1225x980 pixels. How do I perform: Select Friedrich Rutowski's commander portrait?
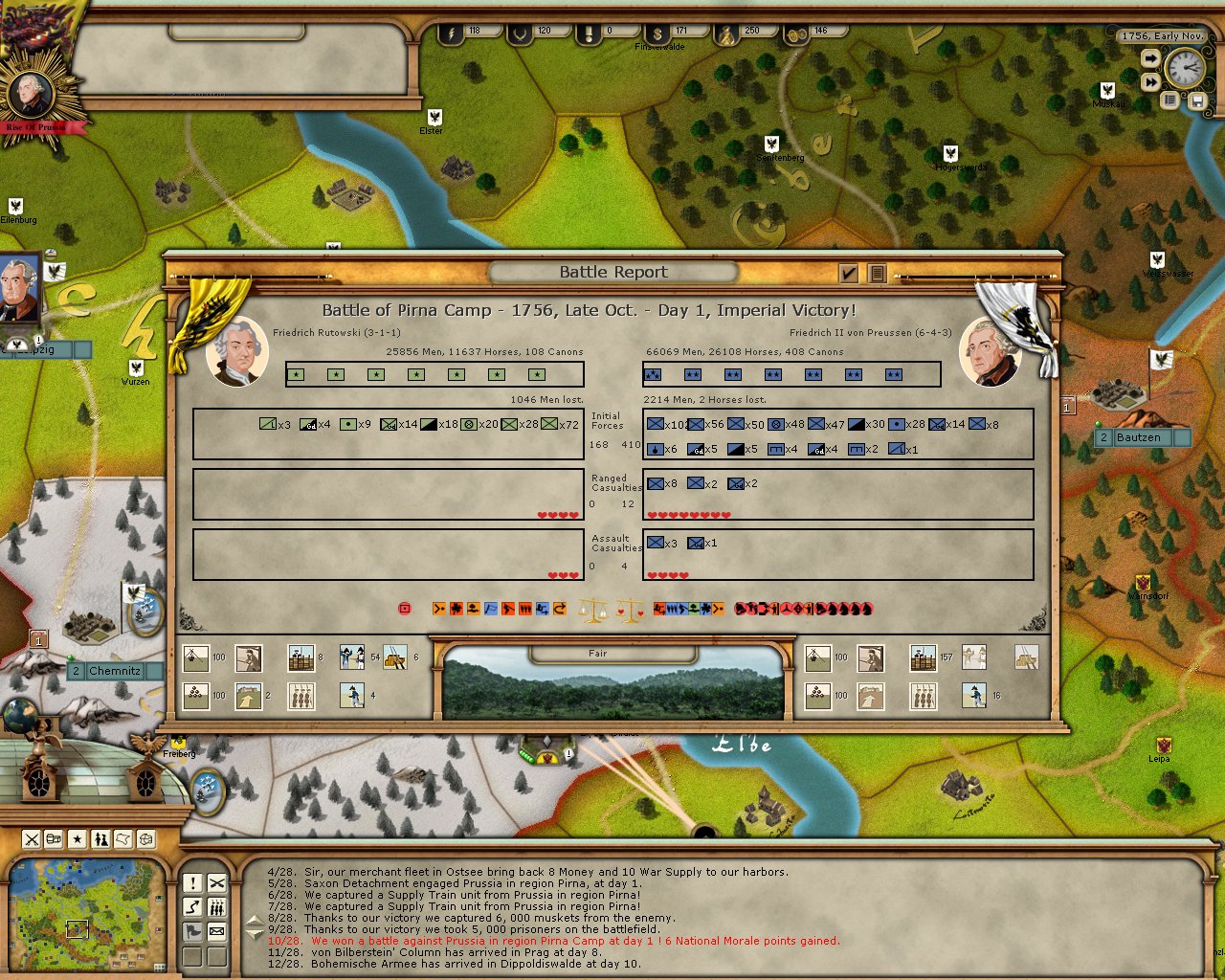236,351
